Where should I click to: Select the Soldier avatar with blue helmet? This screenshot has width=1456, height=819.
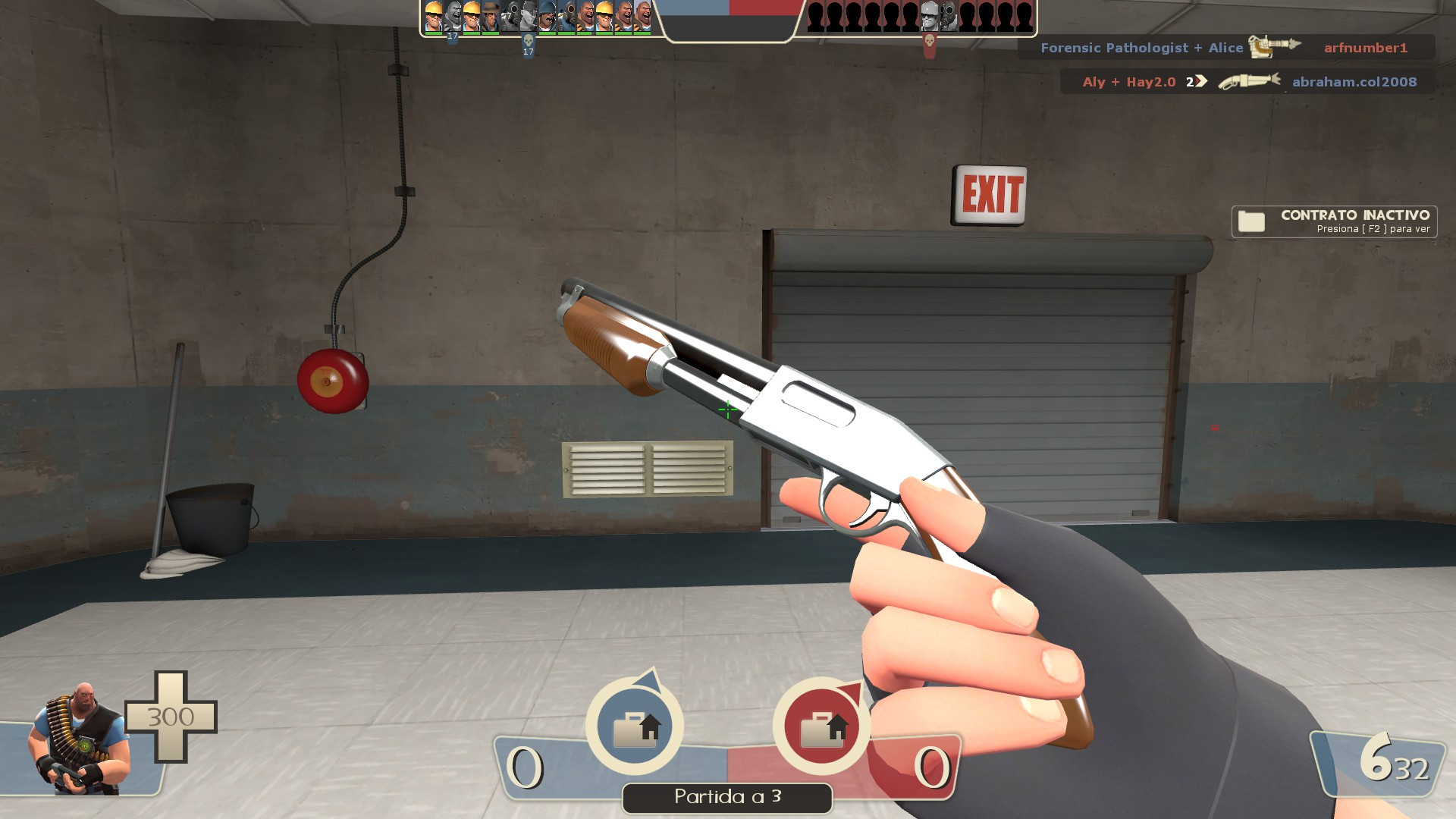click(547, 15)
